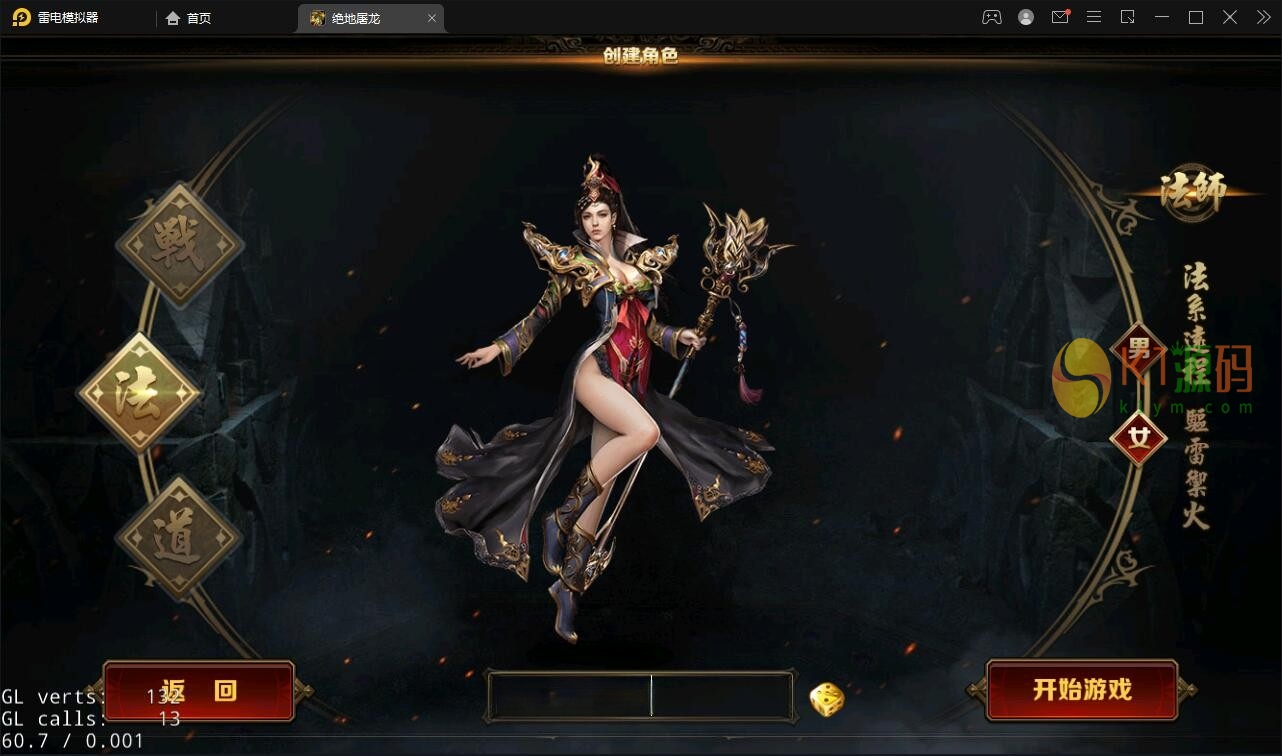1282x756 pixels.
Task: Minimize the emulator window
Action: (1161, 17)
